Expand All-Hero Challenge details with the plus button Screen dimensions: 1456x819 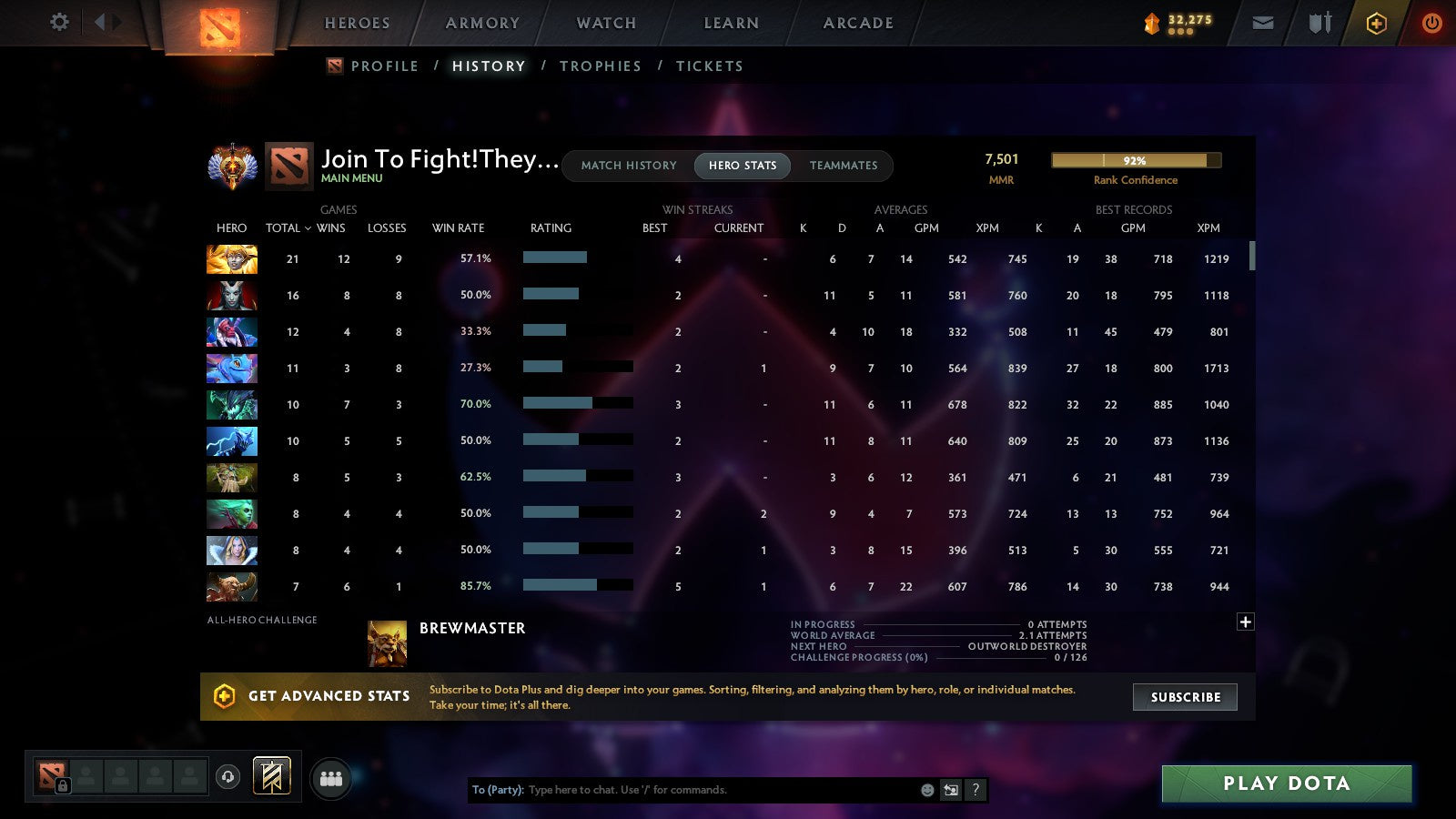click(x=1245, y=621)
